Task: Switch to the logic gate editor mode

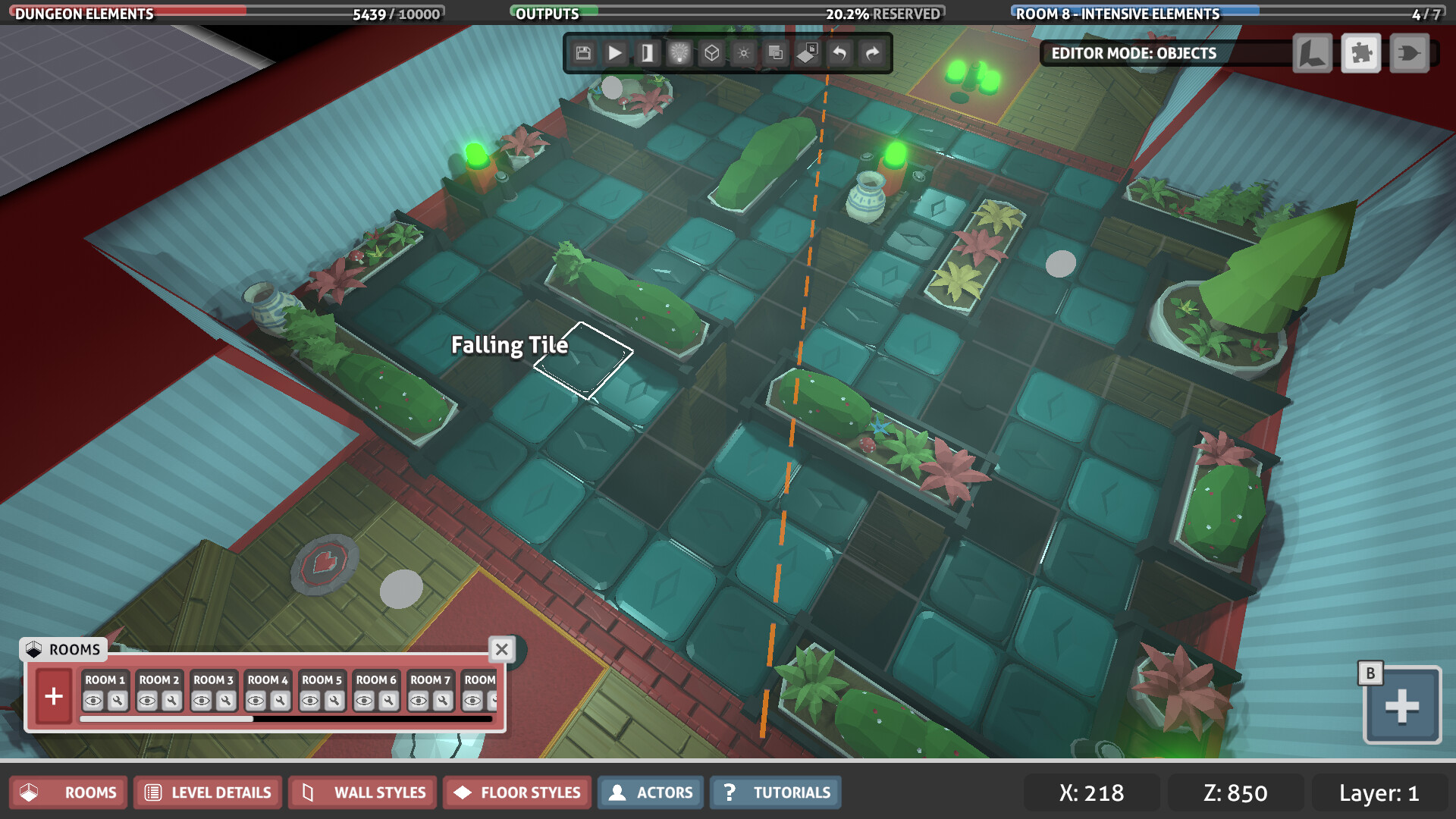Action: tap(1410, 53)
